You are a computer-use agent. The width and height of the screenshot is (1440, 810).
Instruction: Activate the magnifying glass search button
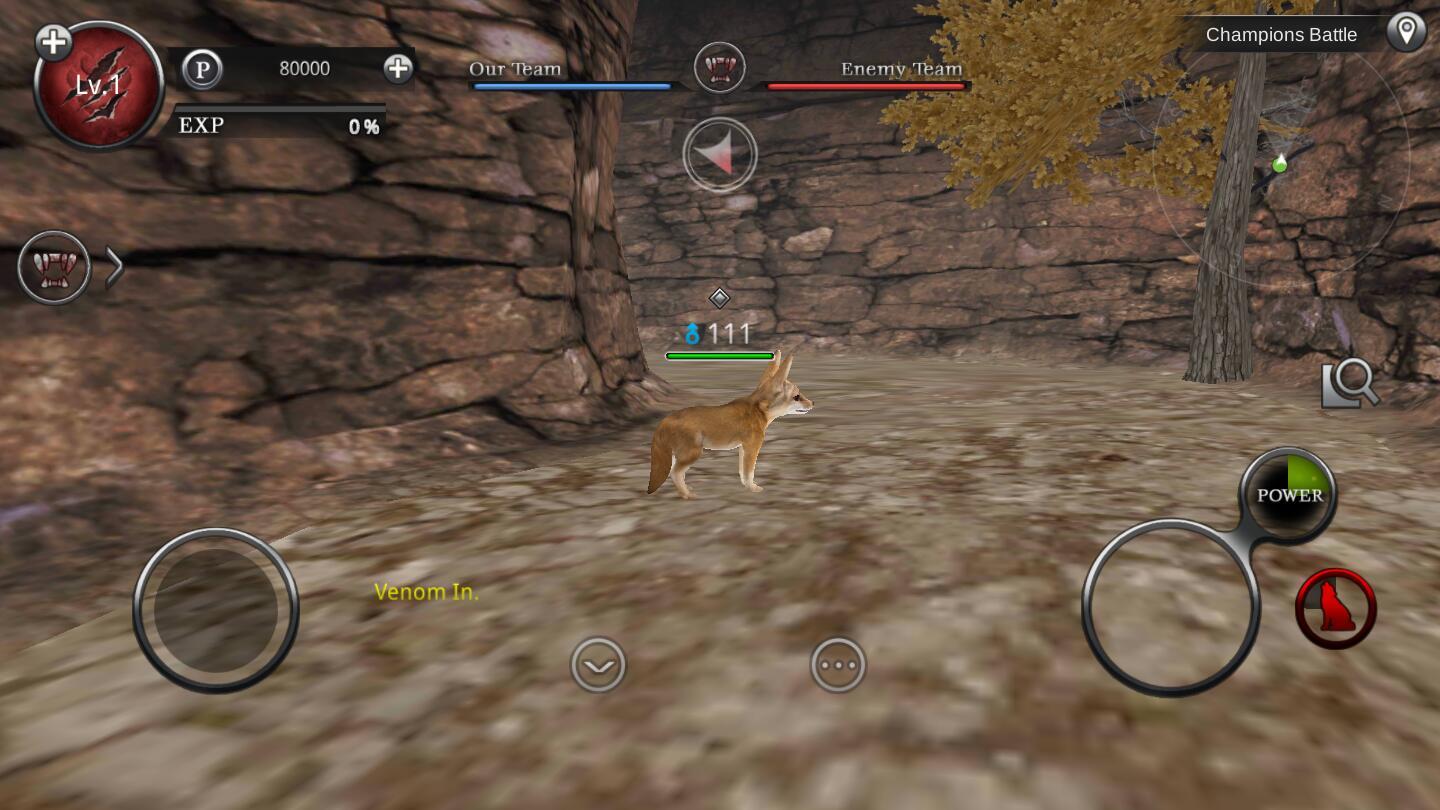(x=1350, y=383)
